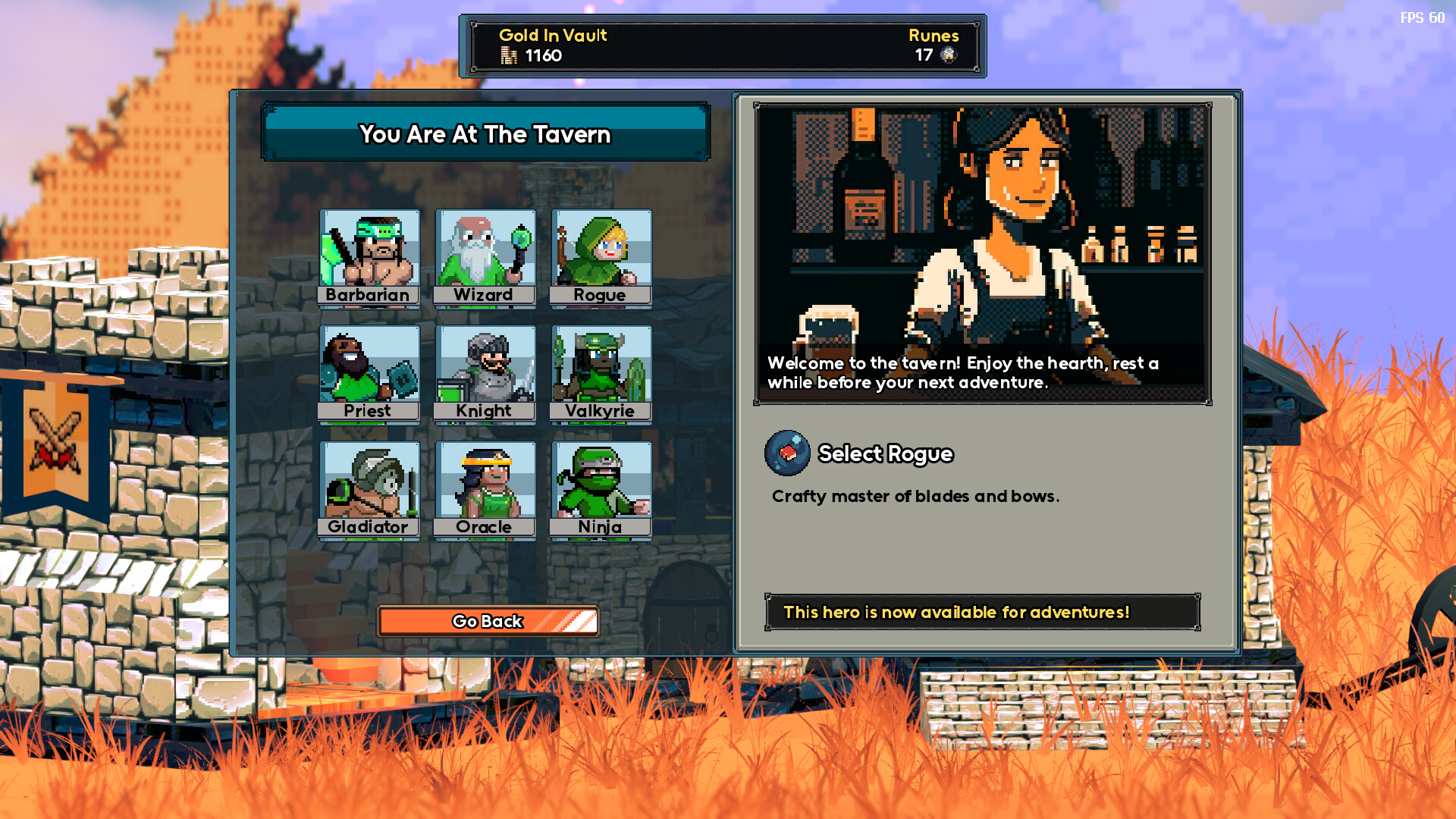This screenshot has height=819, width=1456.
Task: Select the Valkyrie hero portrait
Action: tap(601, 368)
